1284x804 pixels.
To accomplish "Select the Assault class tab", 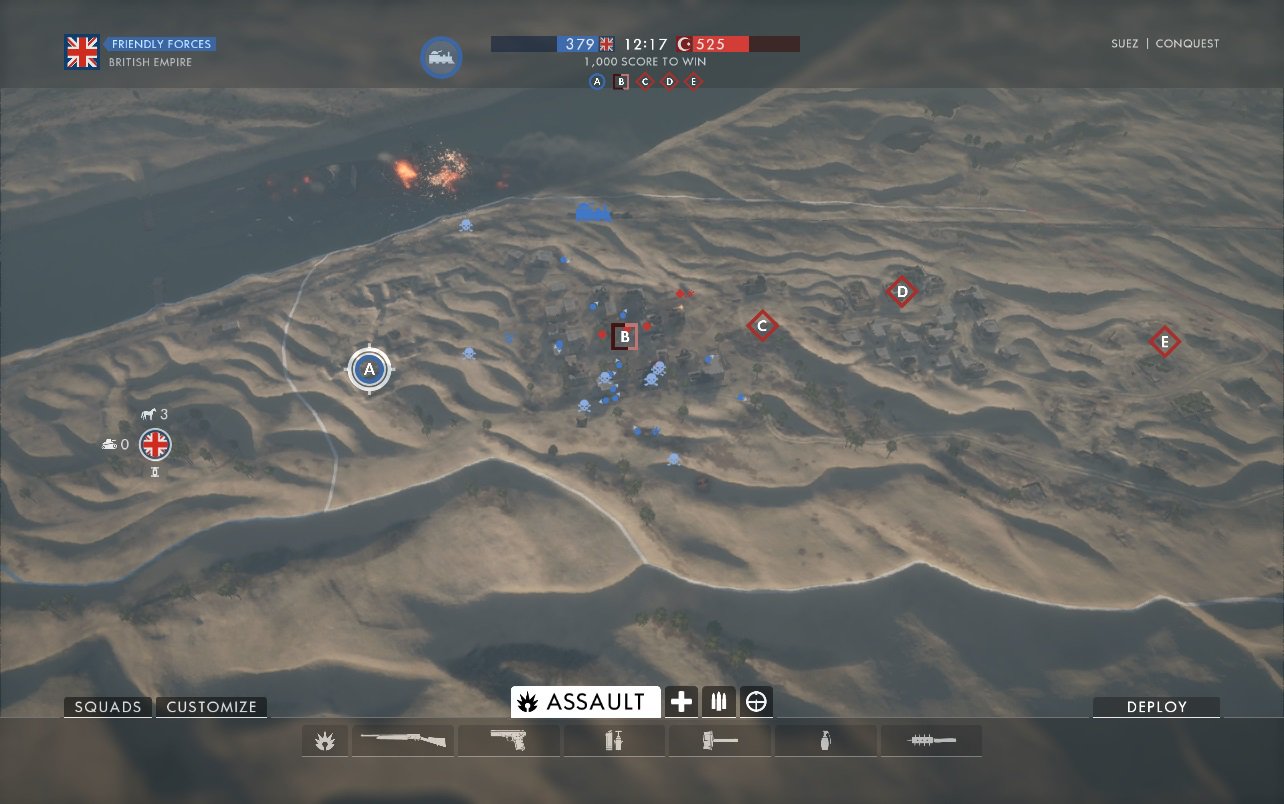I will pos(585,702).
